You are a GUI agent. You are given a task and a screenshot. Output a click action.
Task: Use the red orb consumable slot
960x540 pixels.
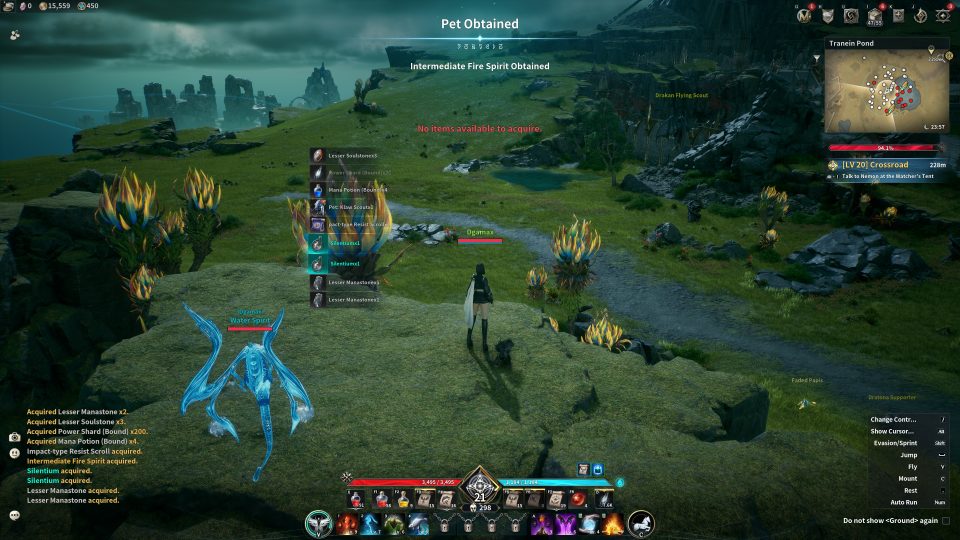coord(578,498)
